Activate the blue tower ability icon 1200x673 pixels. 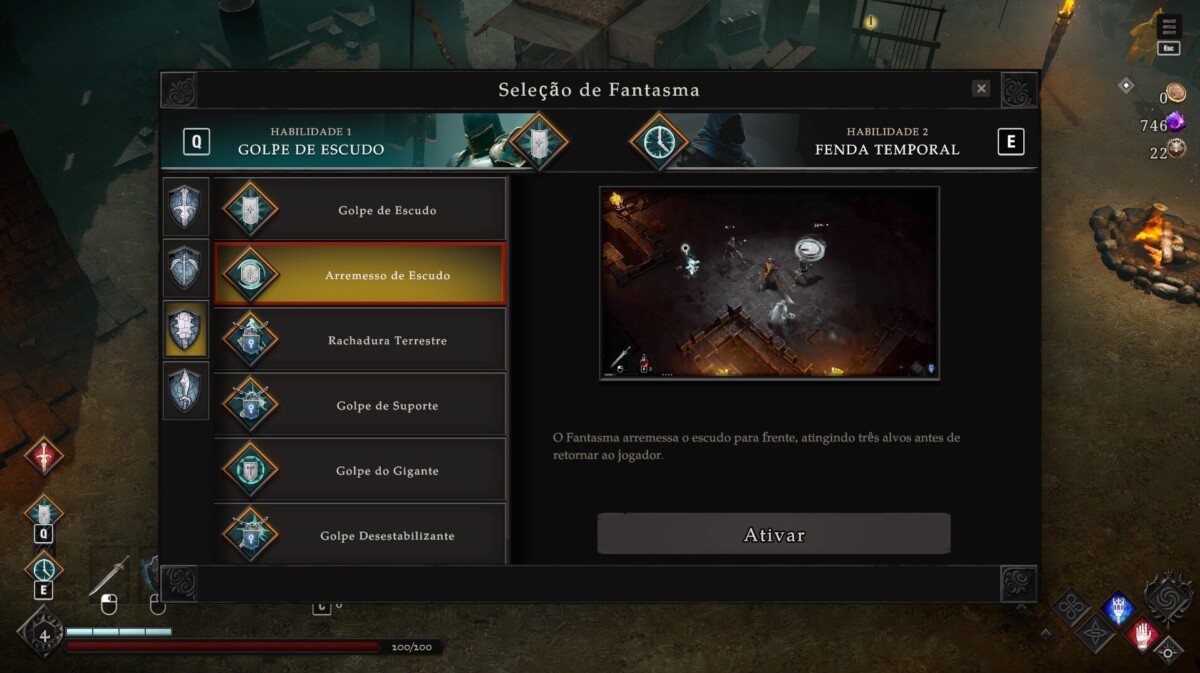tap(1118, 607)
